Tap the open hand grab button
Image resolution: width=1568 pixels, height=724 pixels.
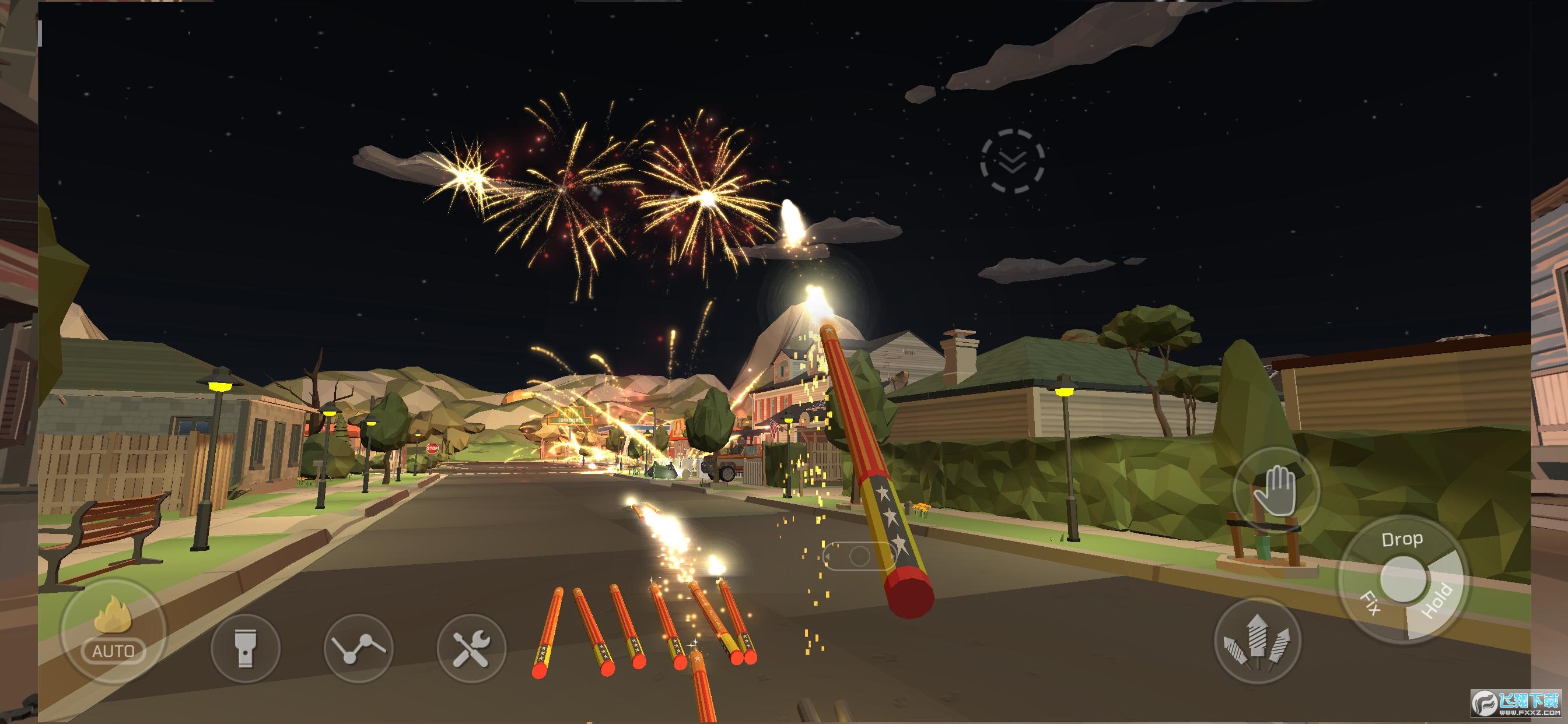click(1276, 491)
